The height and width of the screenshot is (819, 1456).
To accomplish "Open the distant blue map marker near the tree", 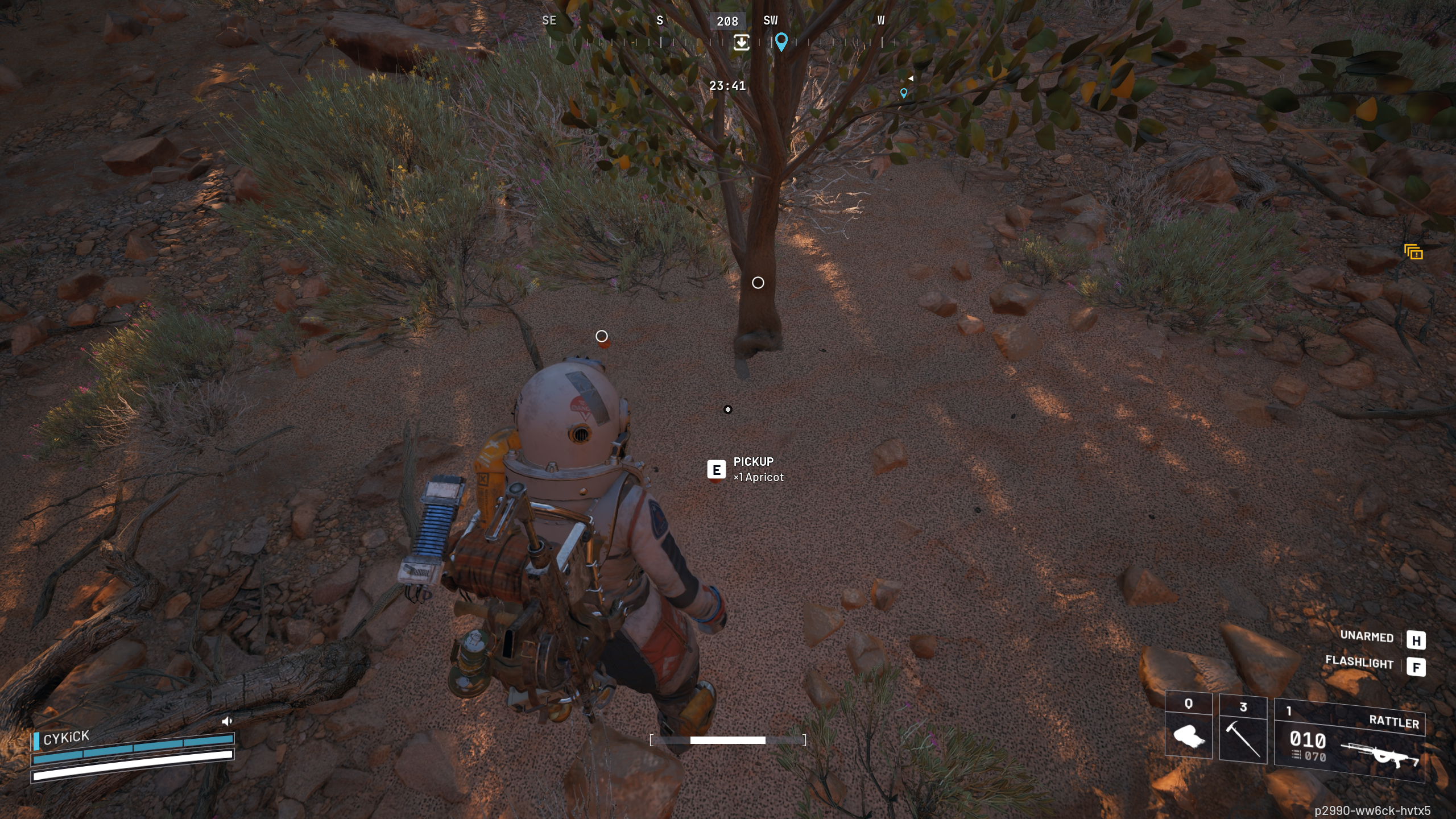I will [904, 93].
